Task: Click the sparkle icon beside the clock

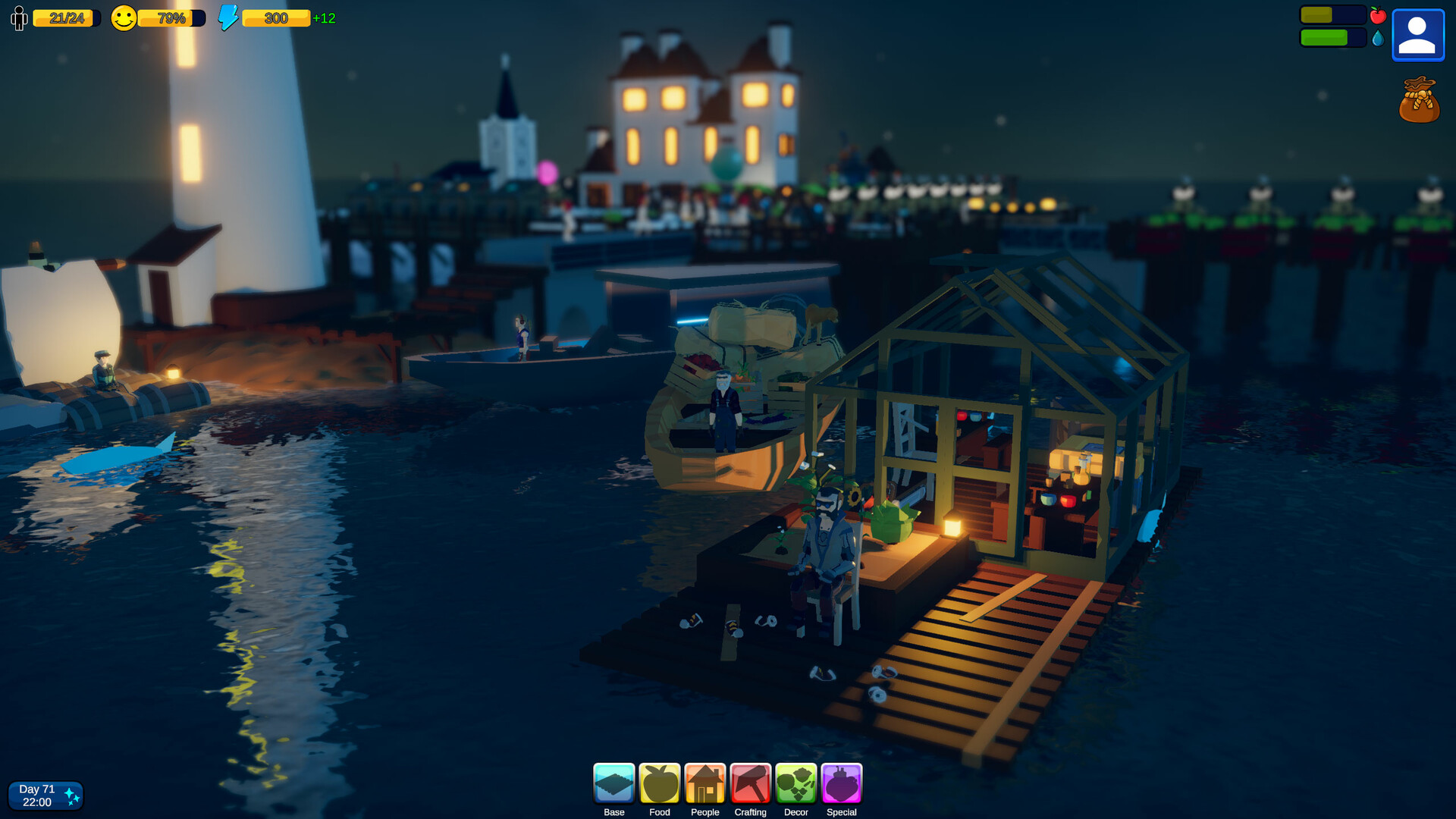Action: [72, 795]
